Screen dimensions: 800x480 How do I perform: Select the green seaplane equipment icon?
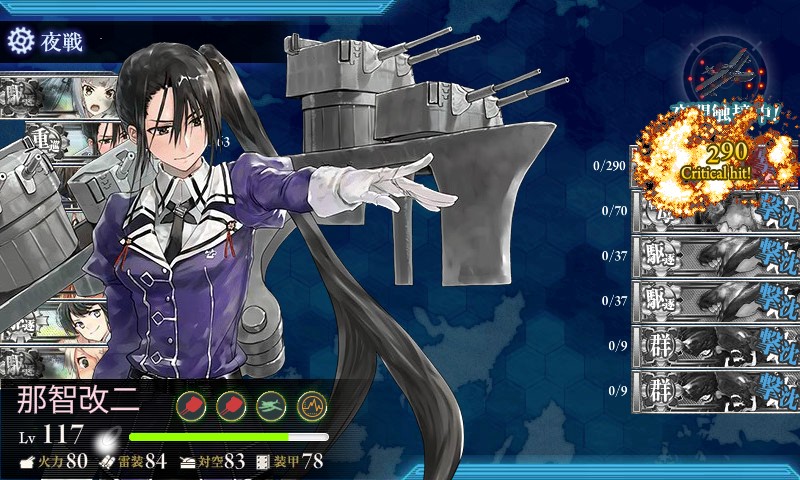tap(272, 405)
